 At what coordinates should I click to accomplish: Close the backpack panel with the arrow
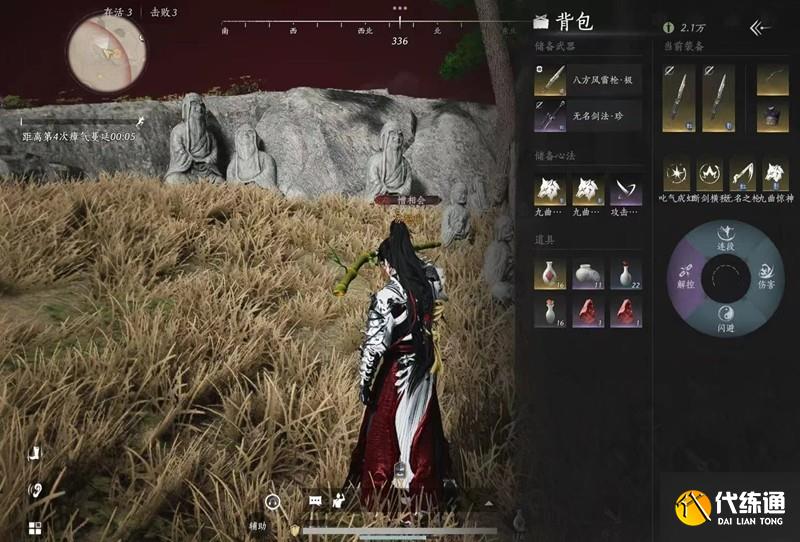coord(762,27)
